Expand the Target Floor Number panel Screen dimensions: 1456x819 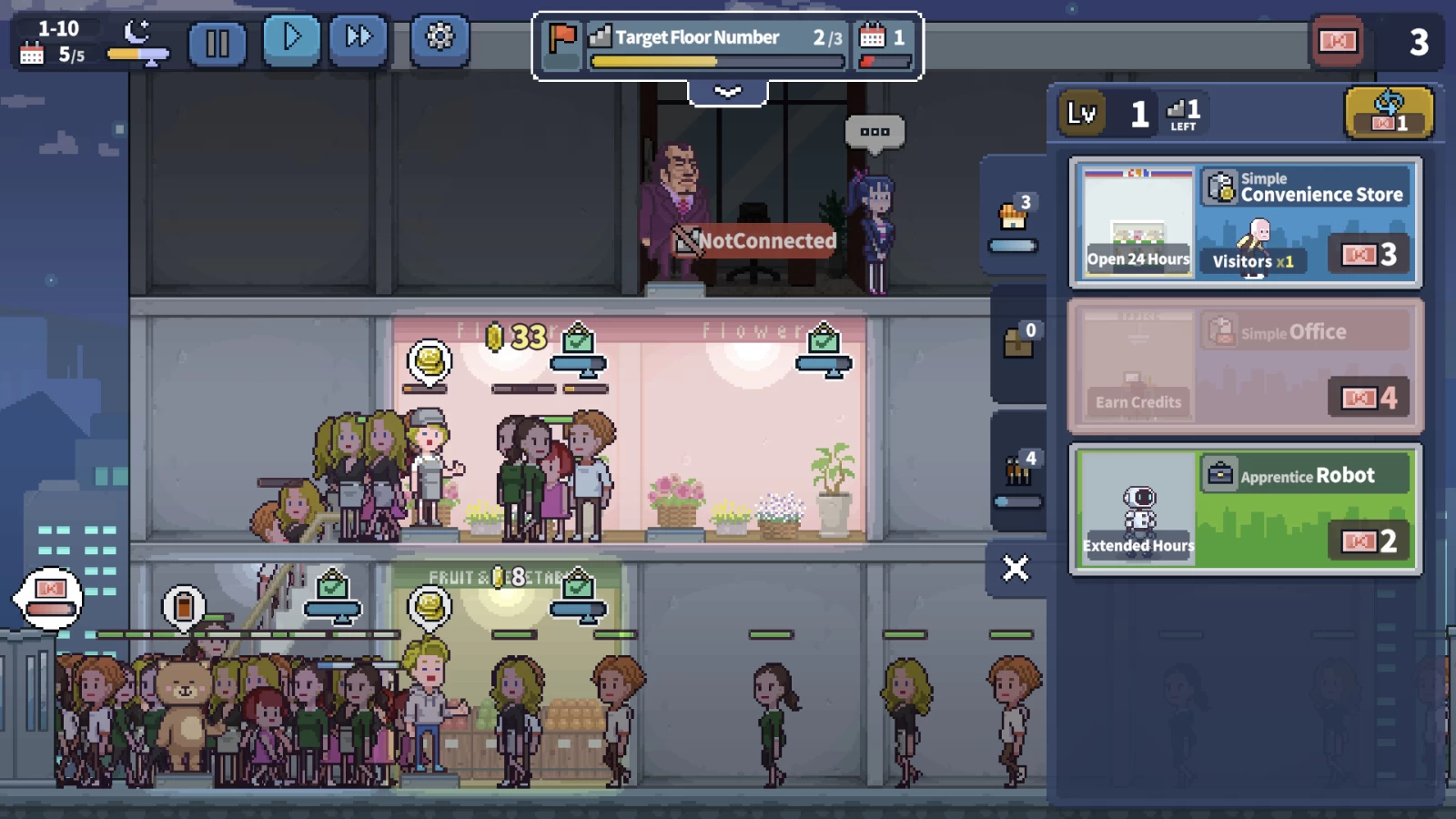pyautogui.click(x=727, y=92)
